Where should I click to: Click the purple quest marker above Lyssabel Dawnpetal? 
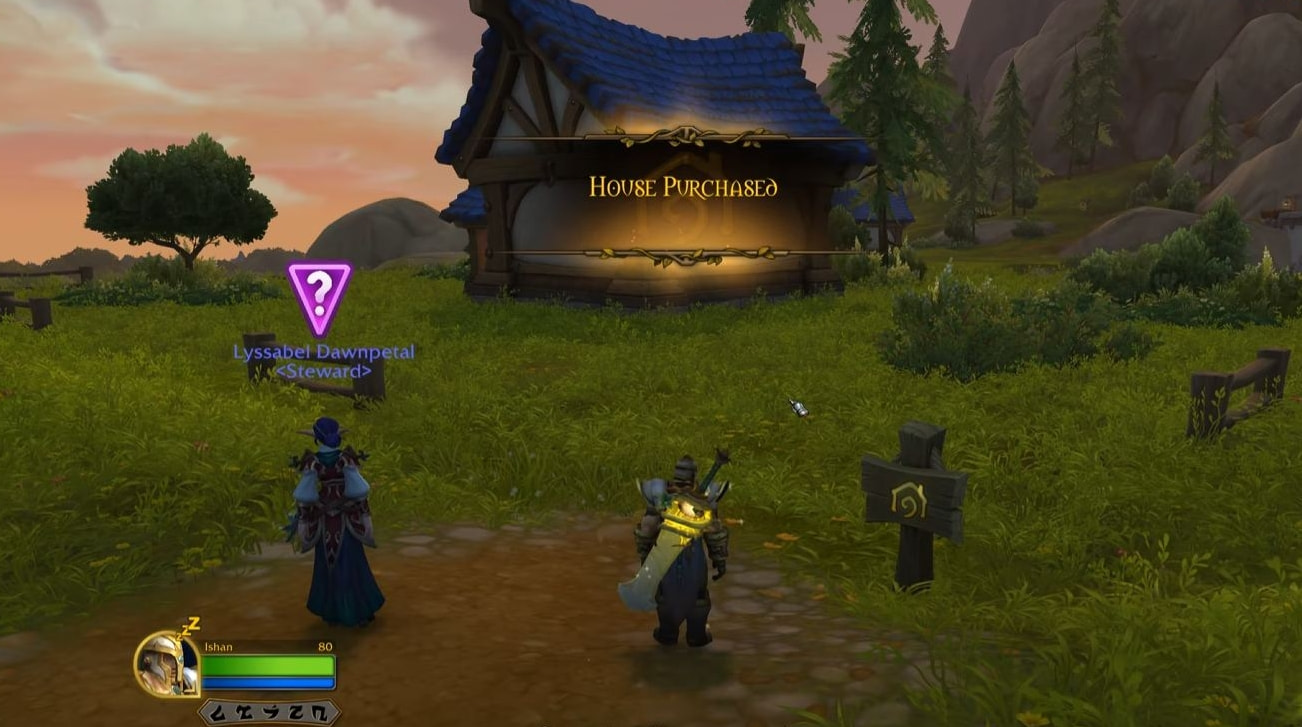point(319,294)
